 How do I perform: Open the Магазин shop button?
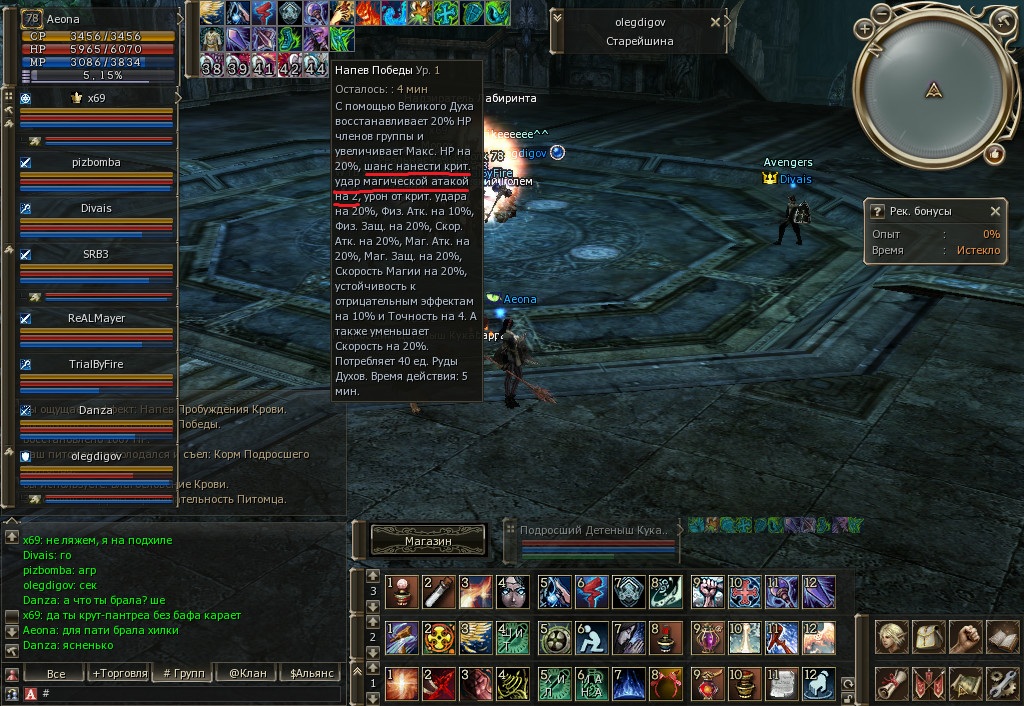tap(428, 540)
